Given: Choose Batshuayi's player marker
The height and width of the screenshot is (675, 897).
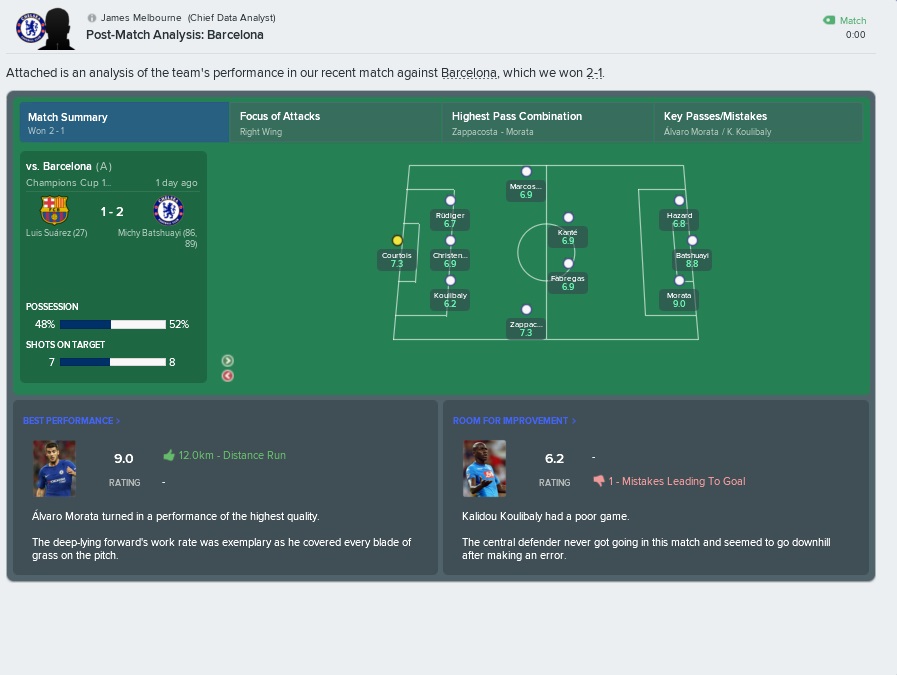Looking at the screenshot, I should [692, 241].
